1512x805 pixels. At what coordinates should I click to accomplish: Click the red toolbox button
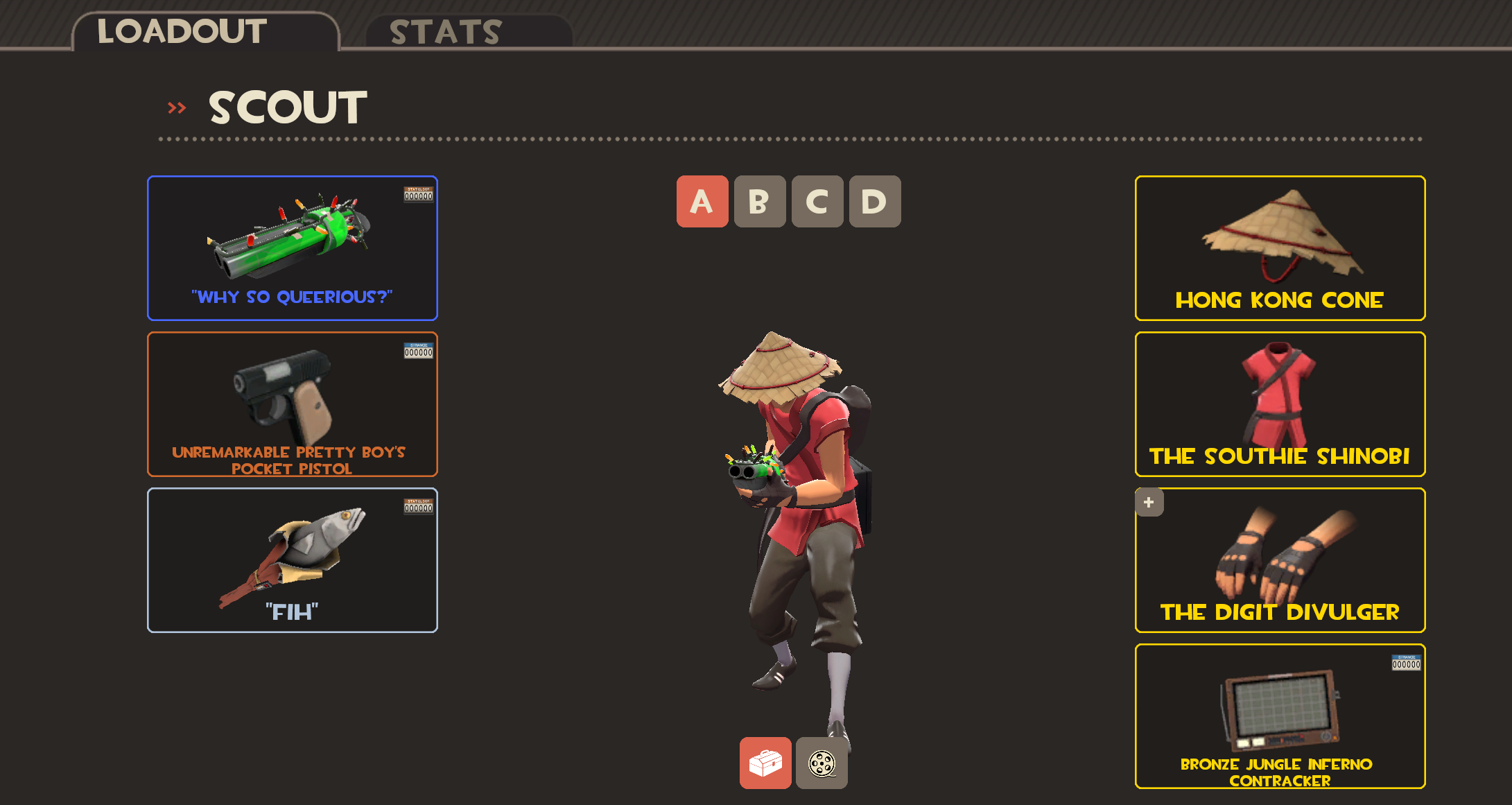coord(765,763)
